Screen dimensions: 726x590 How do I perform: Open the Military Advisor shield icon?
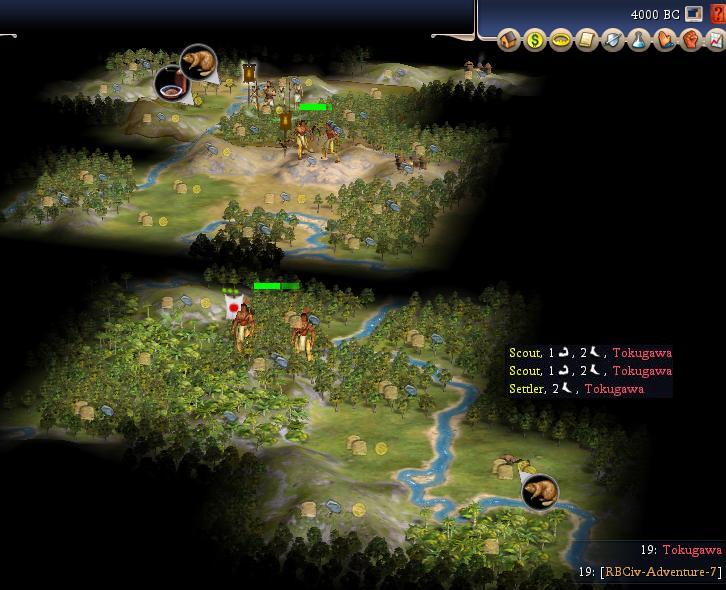pyautogui.click(x=614, y=41)
